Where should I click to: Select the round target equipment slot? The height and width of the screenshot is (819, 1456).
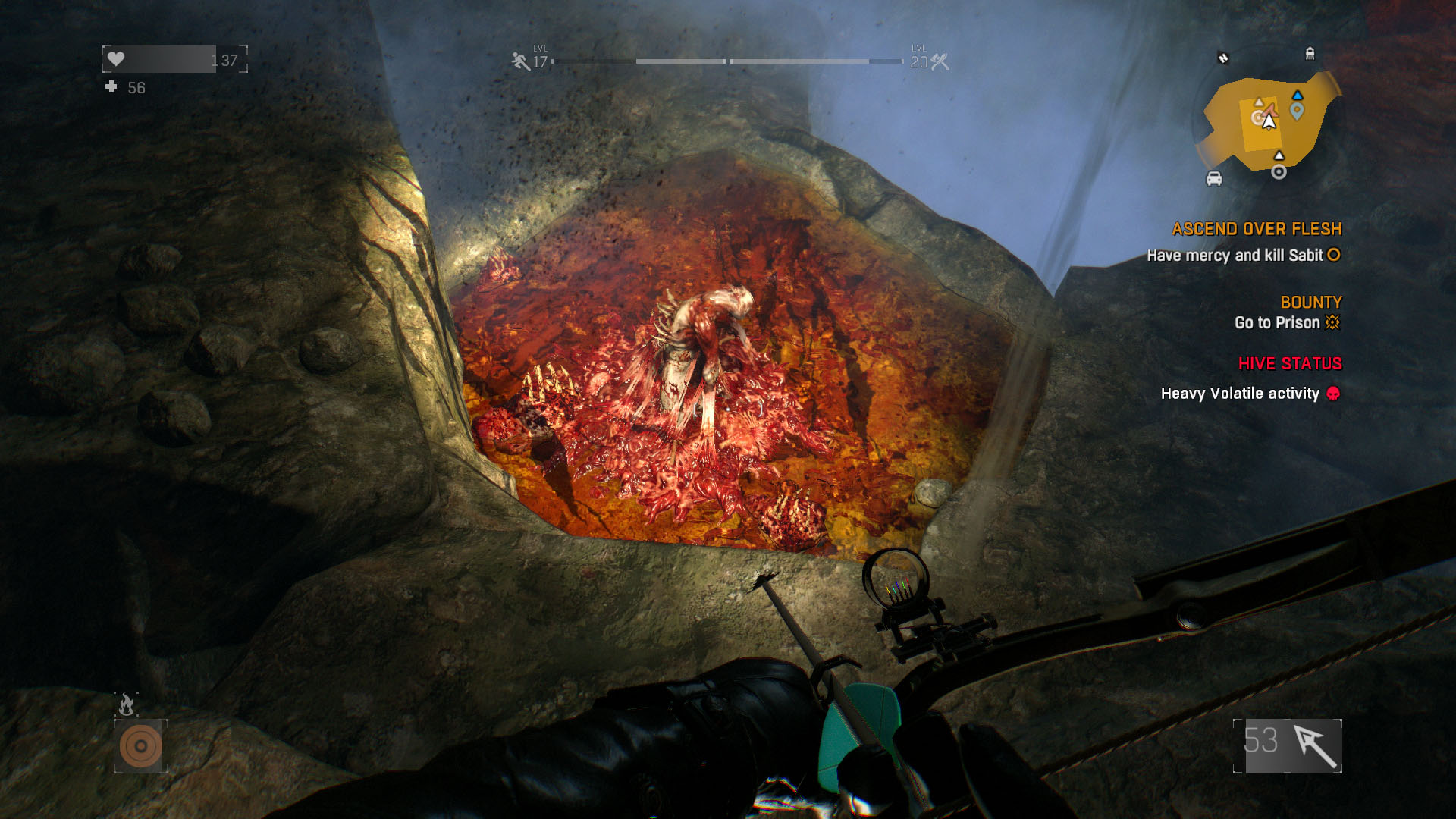140,745
